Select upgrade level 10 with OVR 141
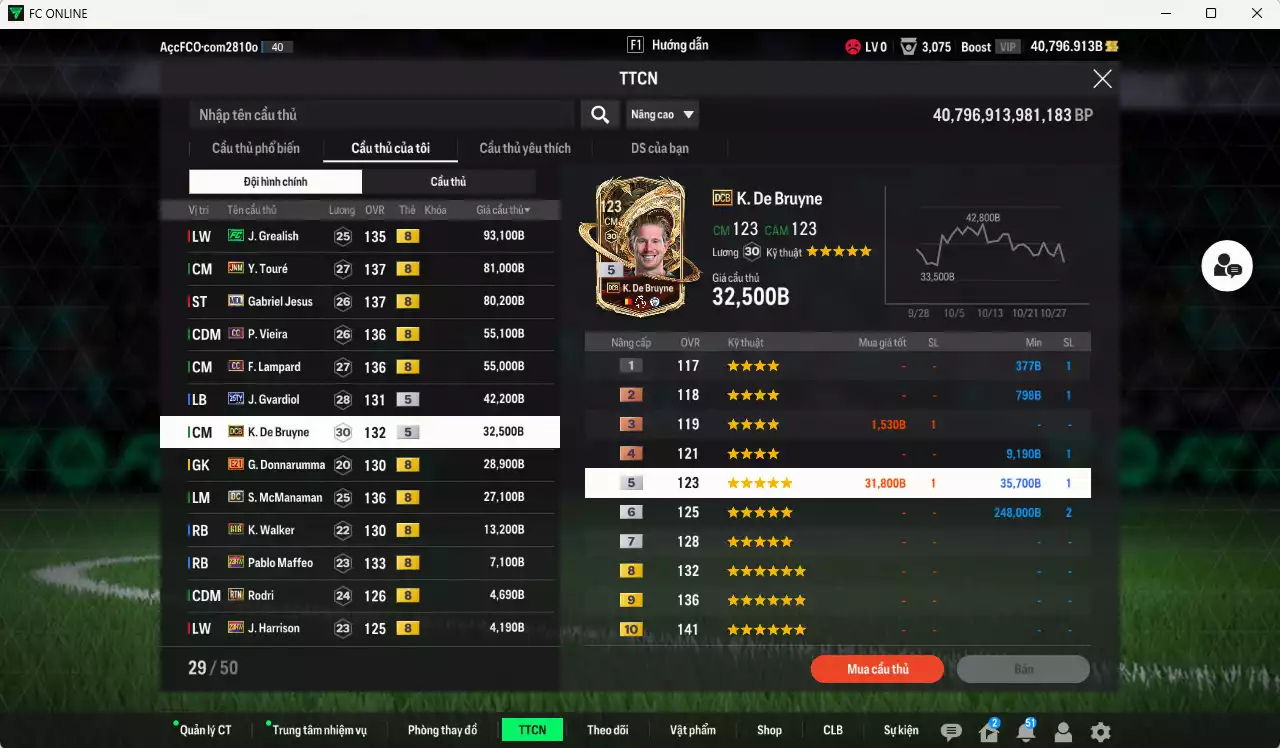The width and height of the screenshot is (1280, 748). [x=838, y=629]
